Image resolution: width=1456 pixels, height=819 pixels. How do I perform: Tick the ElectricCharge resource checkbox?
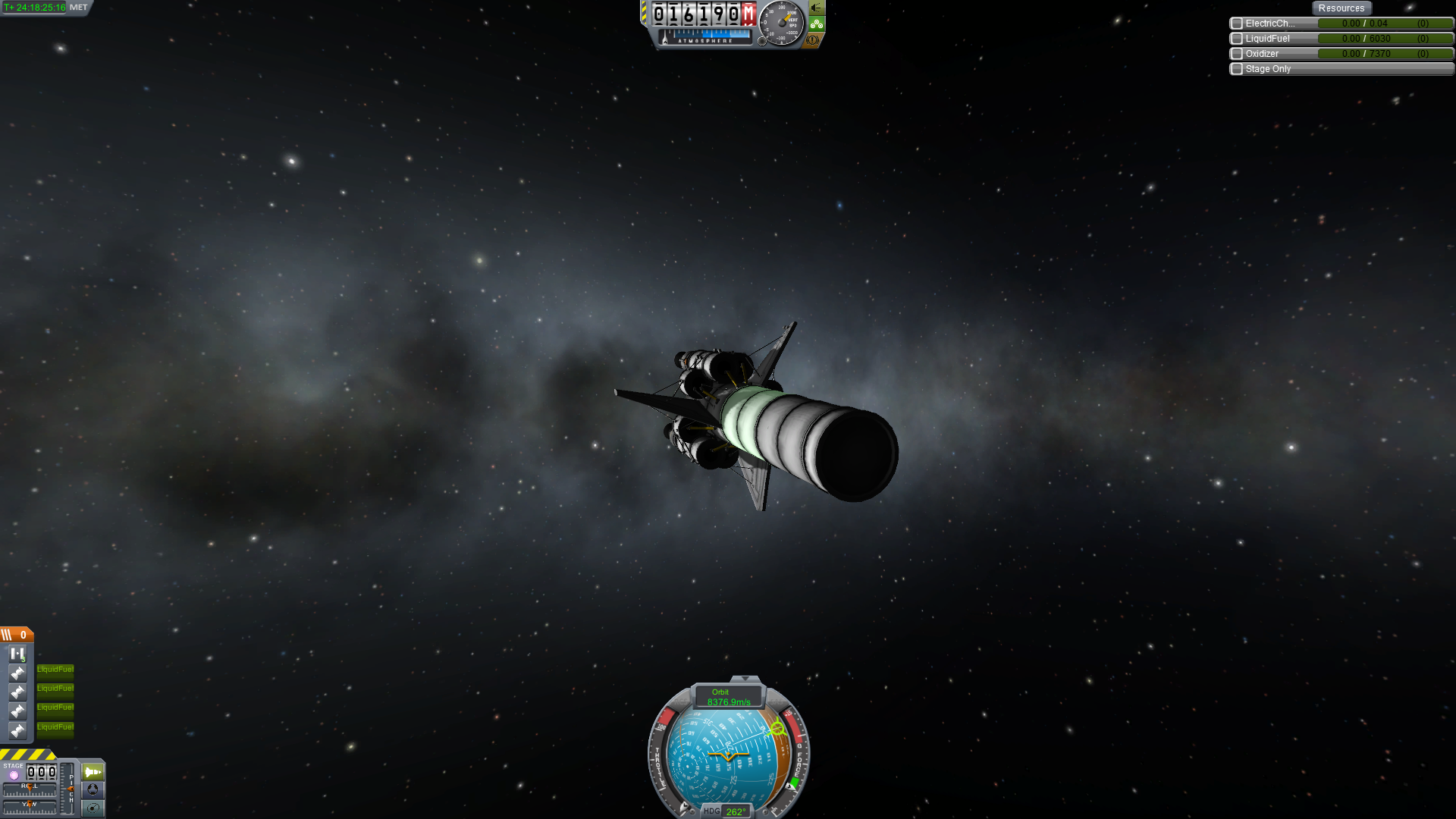pyautogui.click(x=1237, y=24)
